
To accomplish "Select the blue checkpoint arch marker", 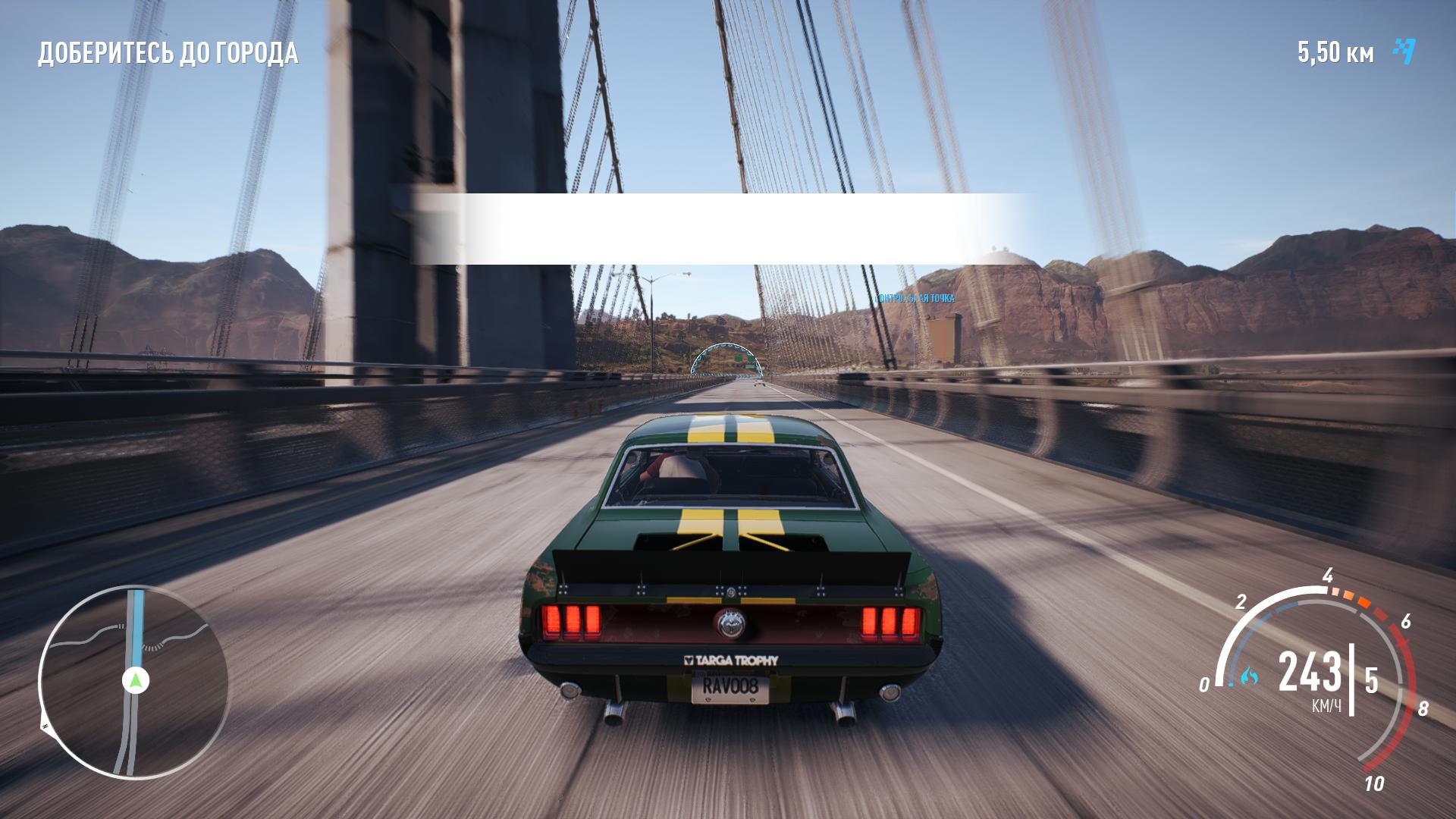I will pos(726,360).
